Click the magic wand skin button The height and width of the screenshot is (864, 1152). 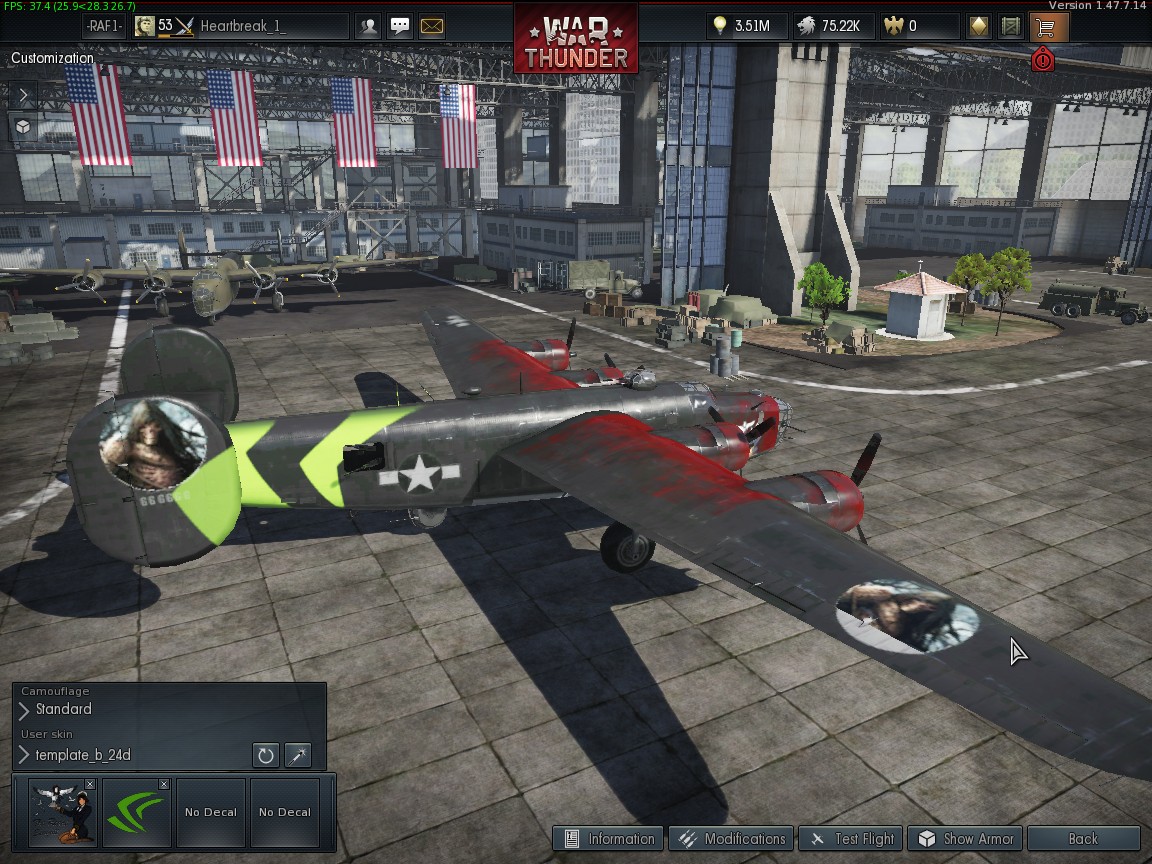(x=298, y=755)
